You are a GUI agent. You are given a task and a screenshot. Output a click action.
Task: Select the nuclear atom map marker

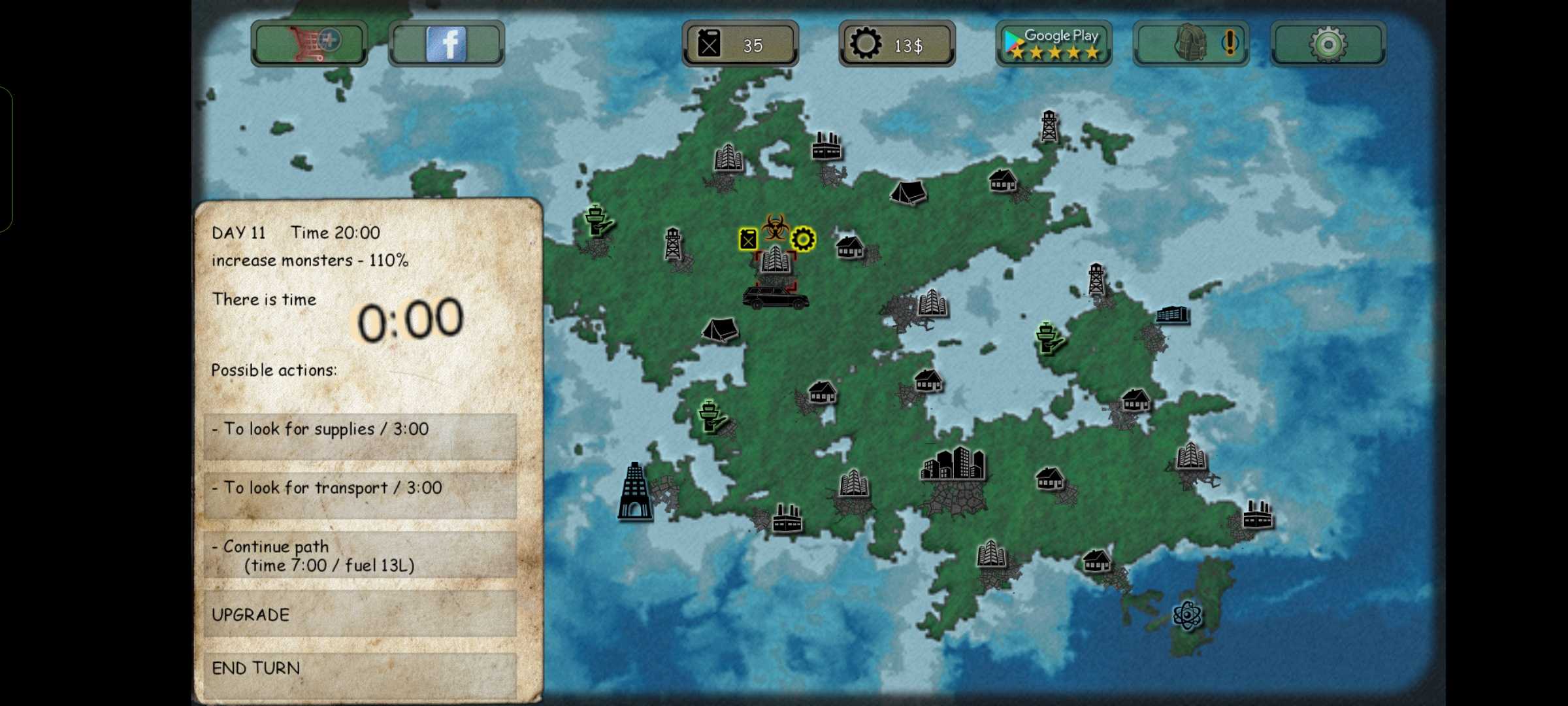click(1186, 614)
